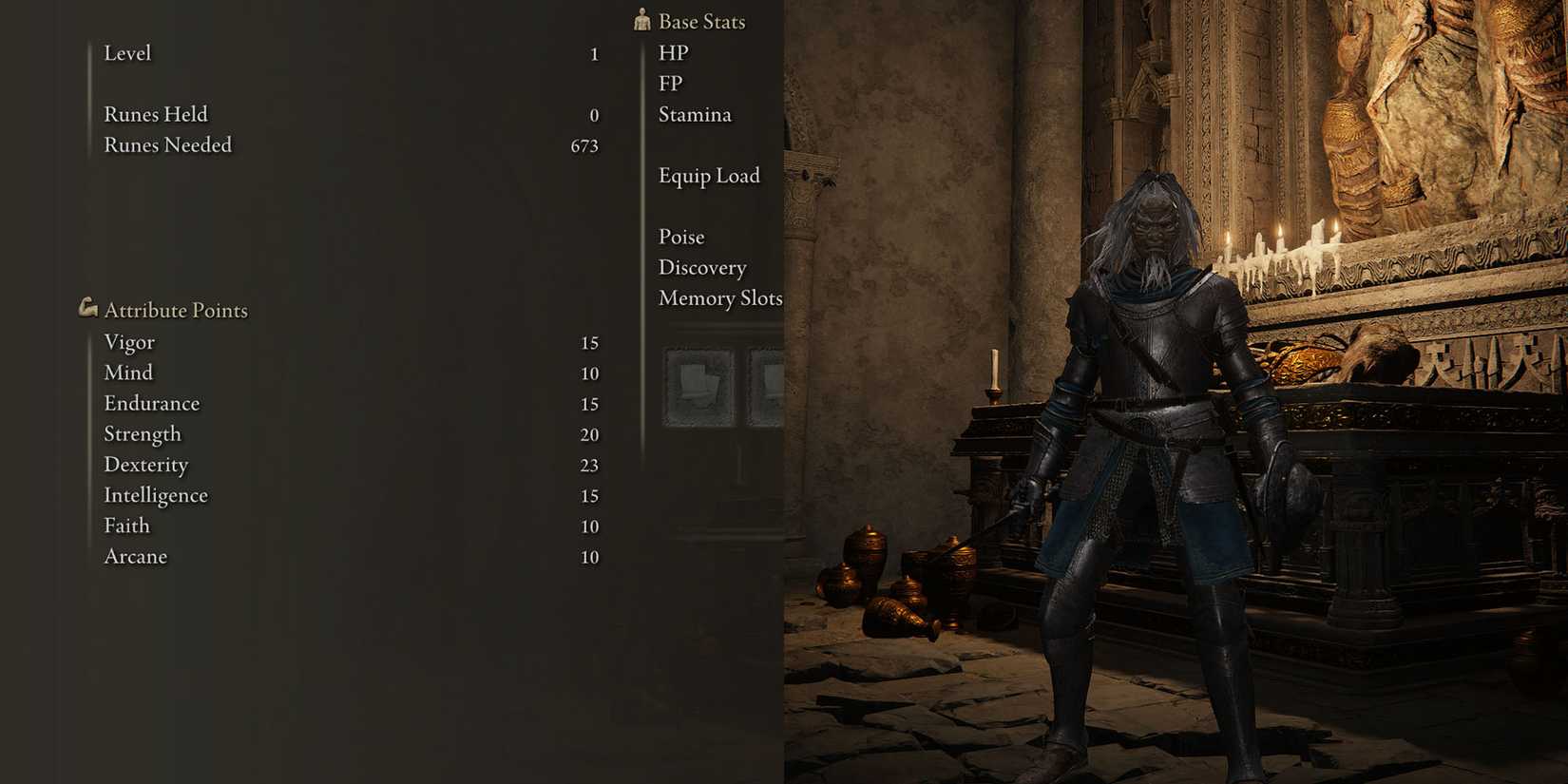
Task: Select the Mind attribute row
Action: (128, 373)
